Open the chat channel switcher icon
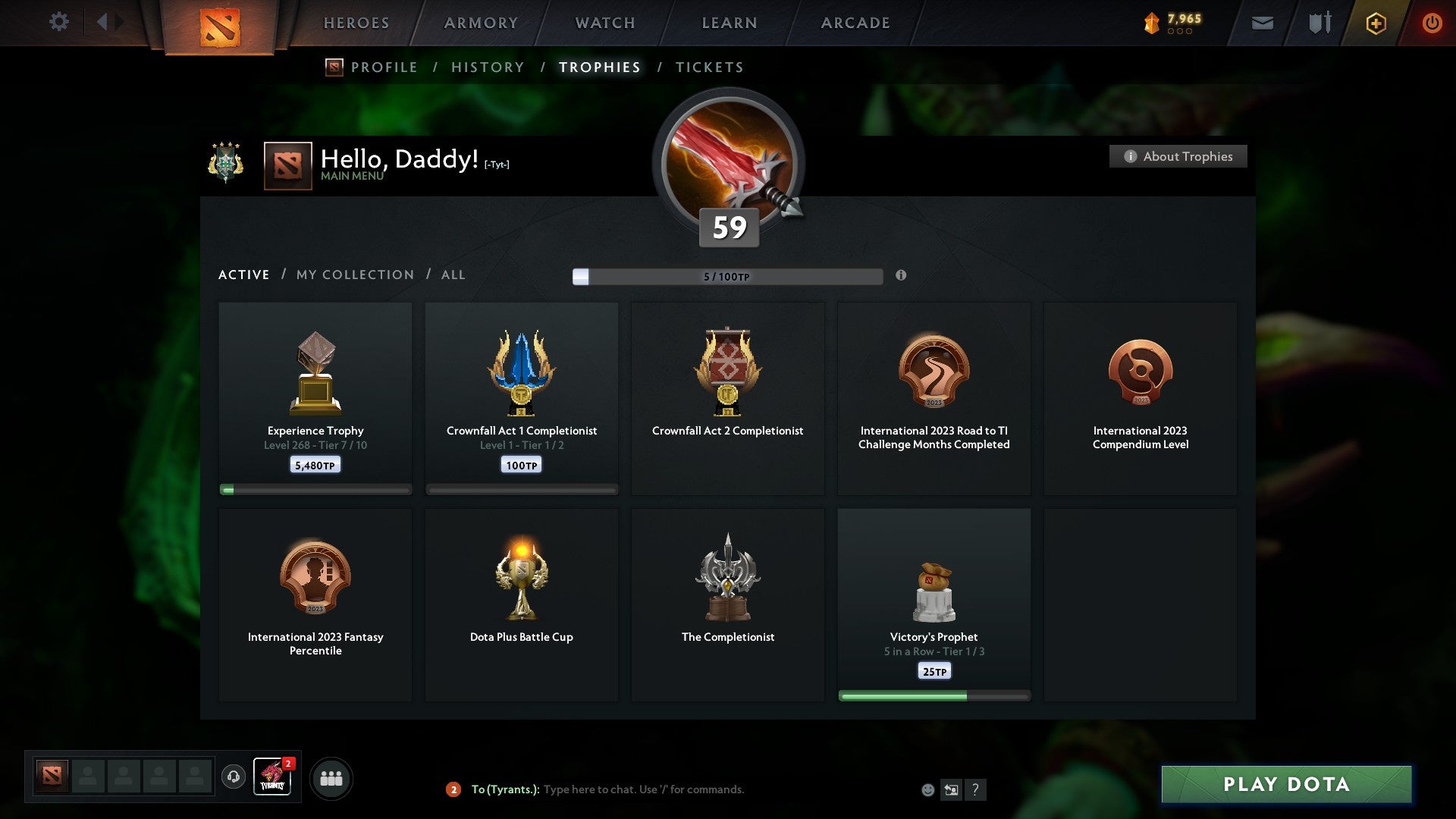1456x819 pixels. [950, 789]
